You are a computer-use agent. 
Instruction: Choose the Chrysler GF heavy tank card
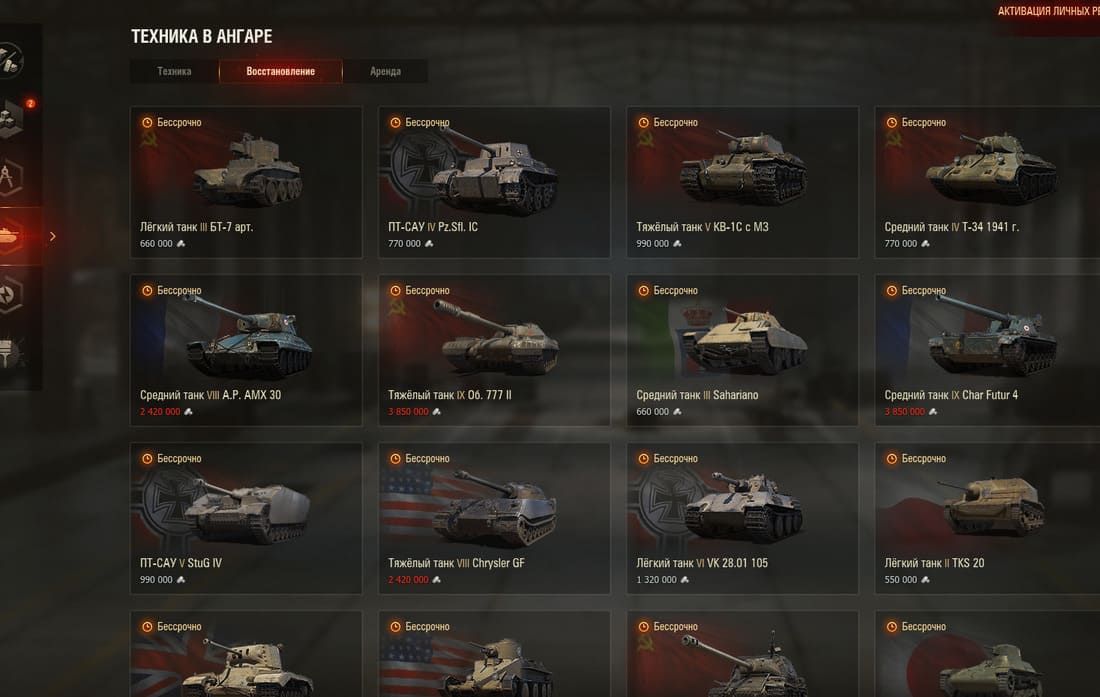pyautogui.click(x=494, y=518)
